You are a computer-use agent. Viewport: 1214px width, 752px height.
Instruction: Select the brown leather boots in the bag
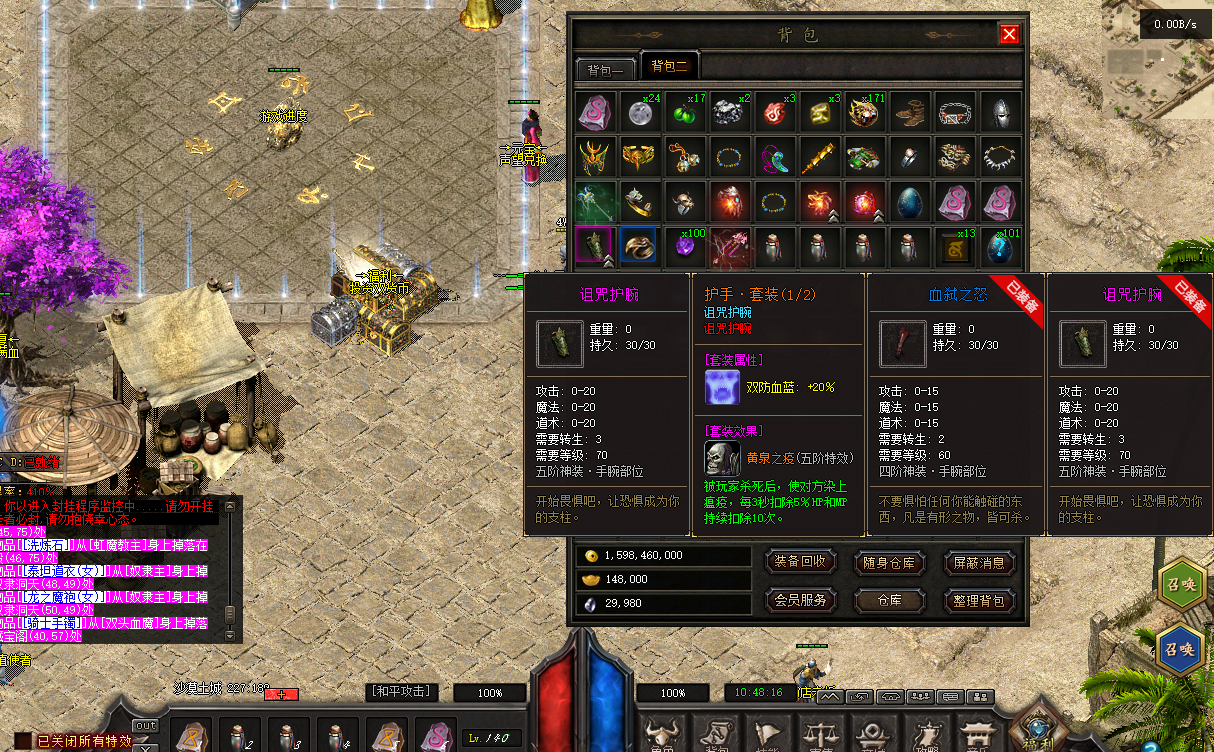[911, 112]
